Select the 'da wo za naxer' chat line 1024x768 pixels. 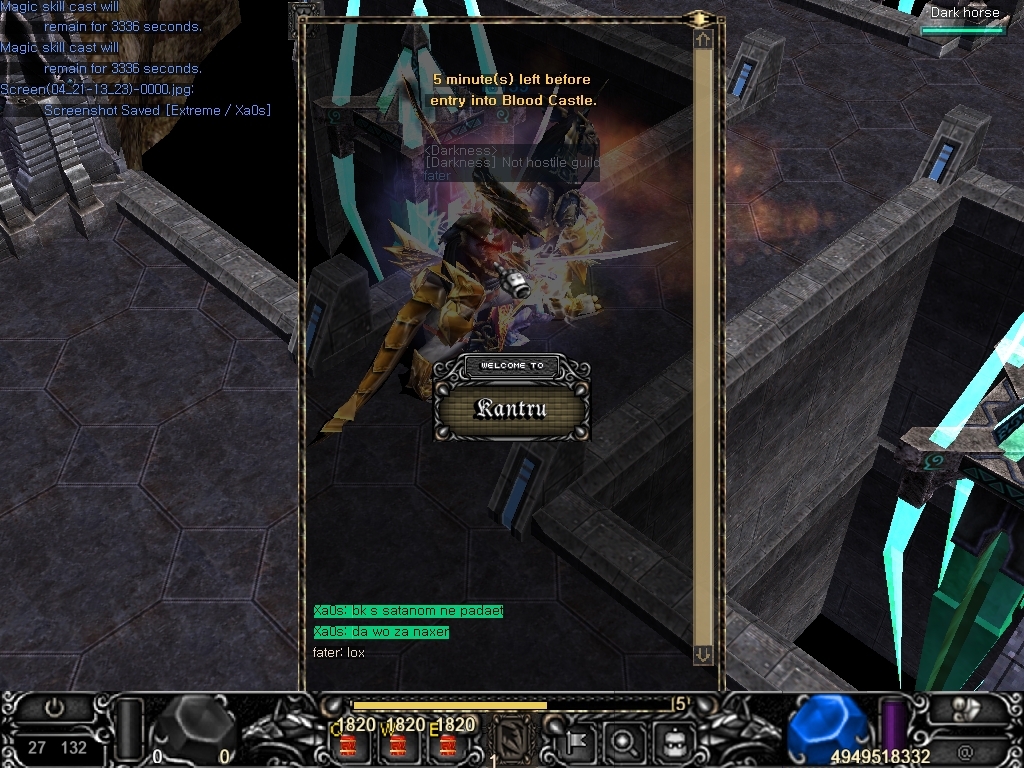click(x=381, y=632)
